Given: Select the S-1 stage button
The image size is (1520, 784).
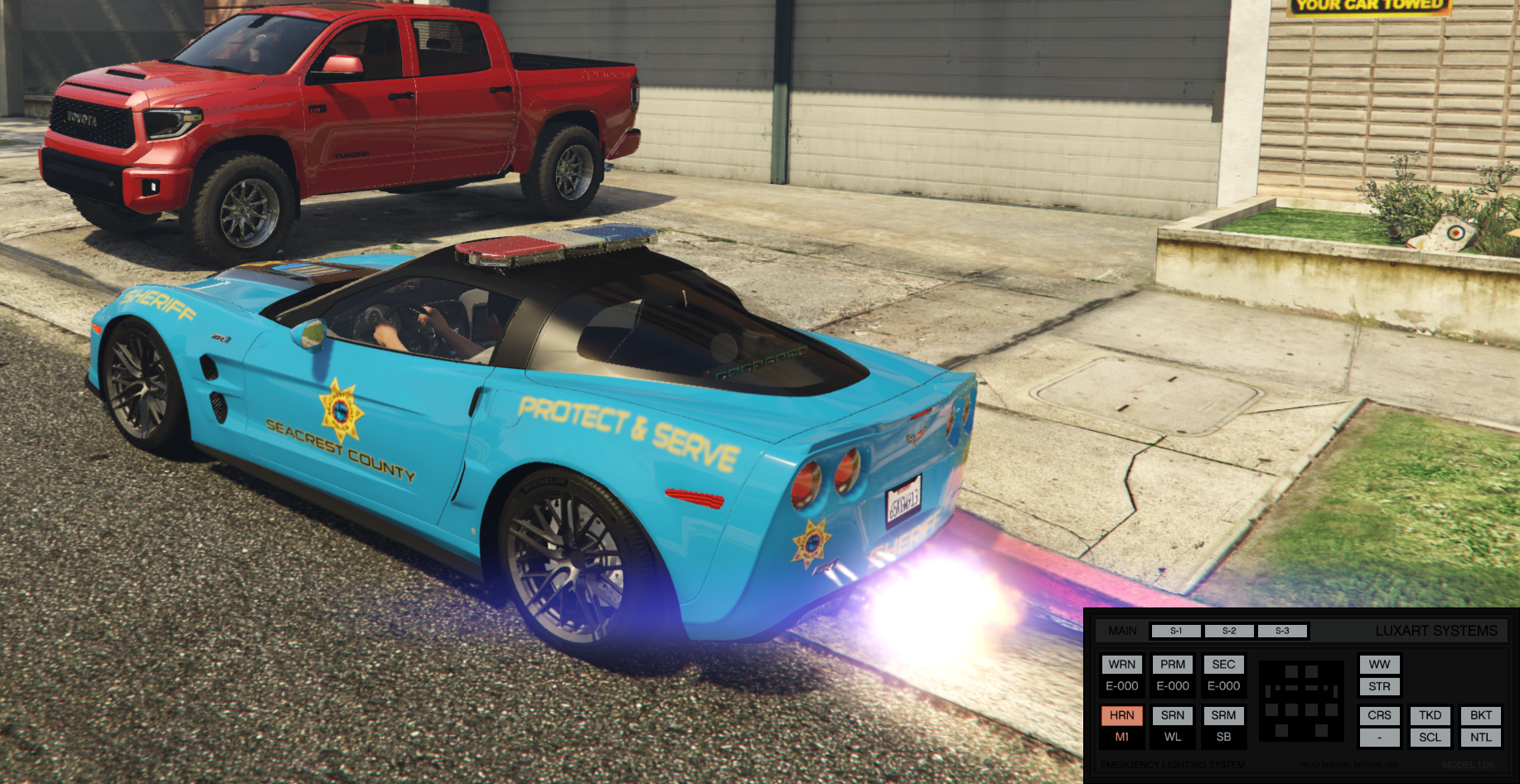Looking at the screenshot, I should pyautogui.click(x=1175, y=631).
